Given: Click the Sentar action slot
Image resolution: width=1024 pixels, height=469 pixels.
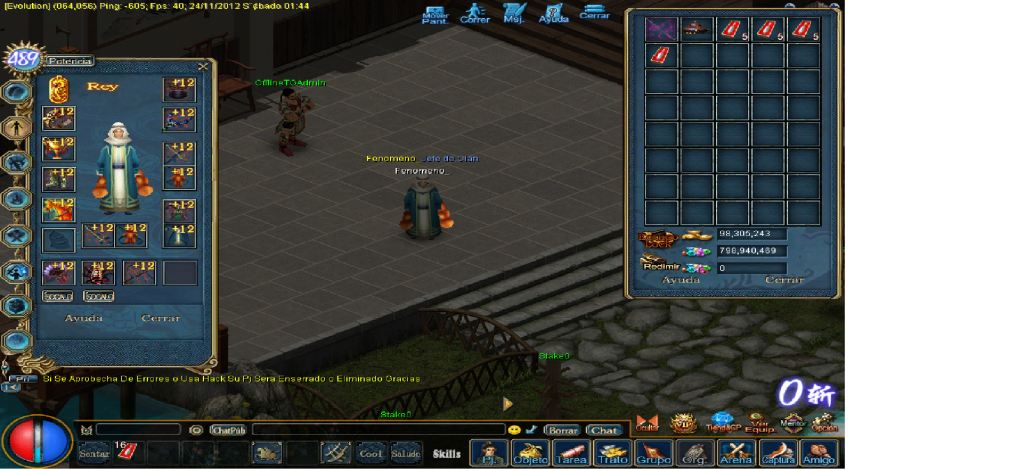Looking at the screenshot, I should 94,453.
